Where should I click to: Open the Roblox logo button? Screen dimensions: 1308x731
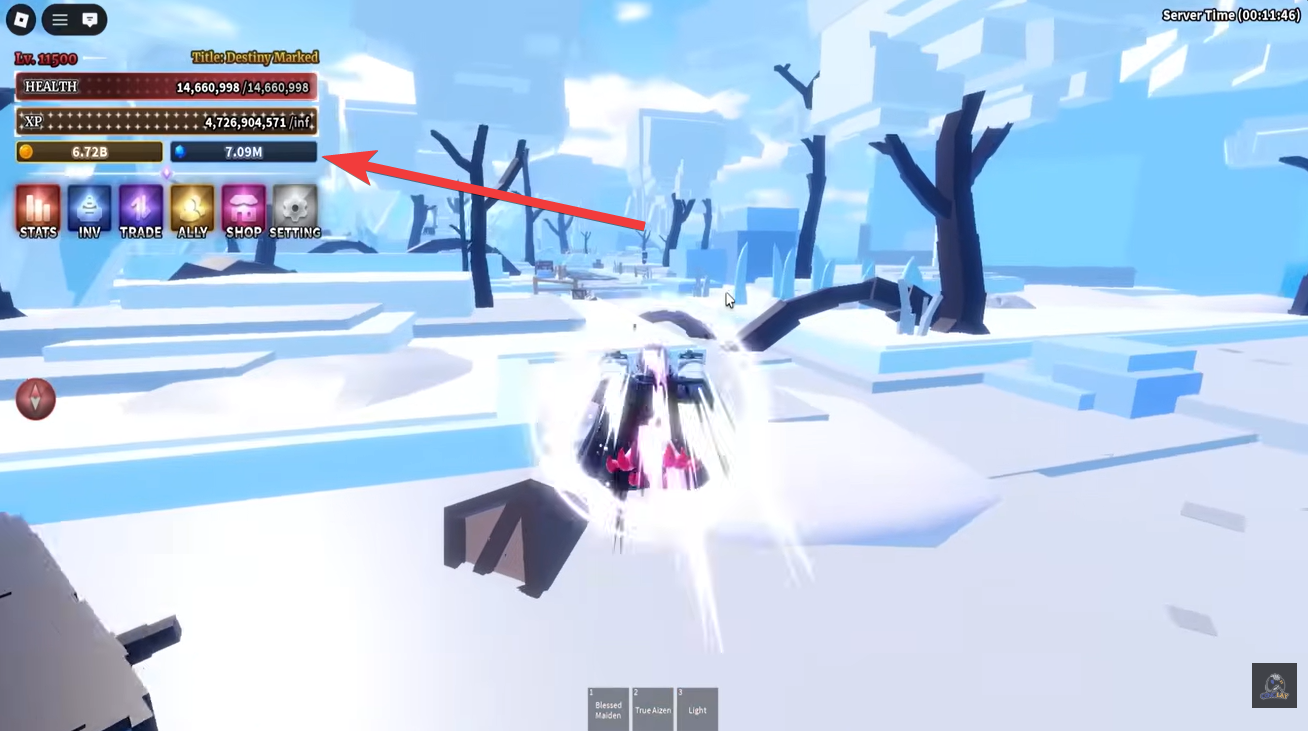point(20,19)
